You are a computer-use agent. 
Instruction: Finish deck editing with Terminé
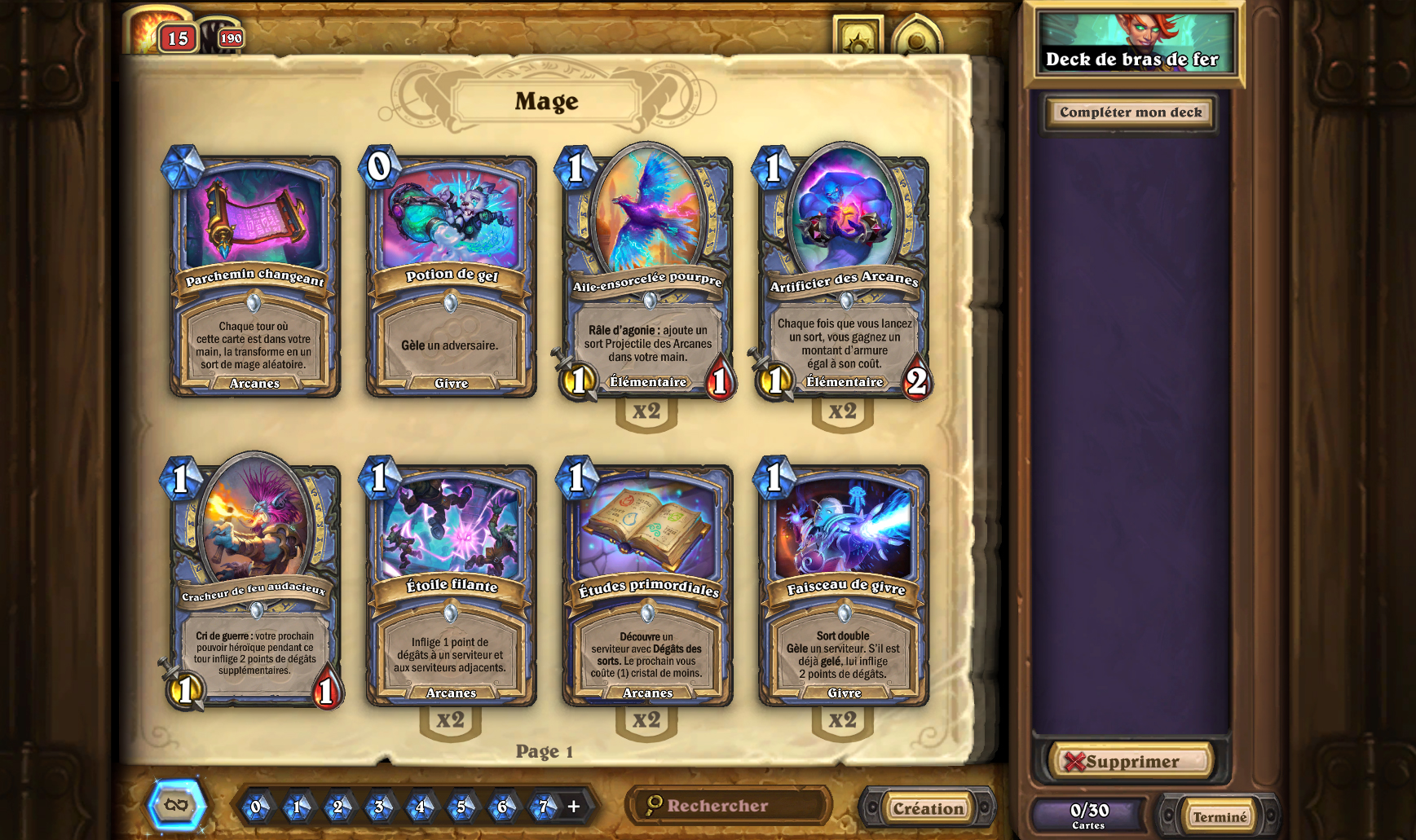(1220, 816)
